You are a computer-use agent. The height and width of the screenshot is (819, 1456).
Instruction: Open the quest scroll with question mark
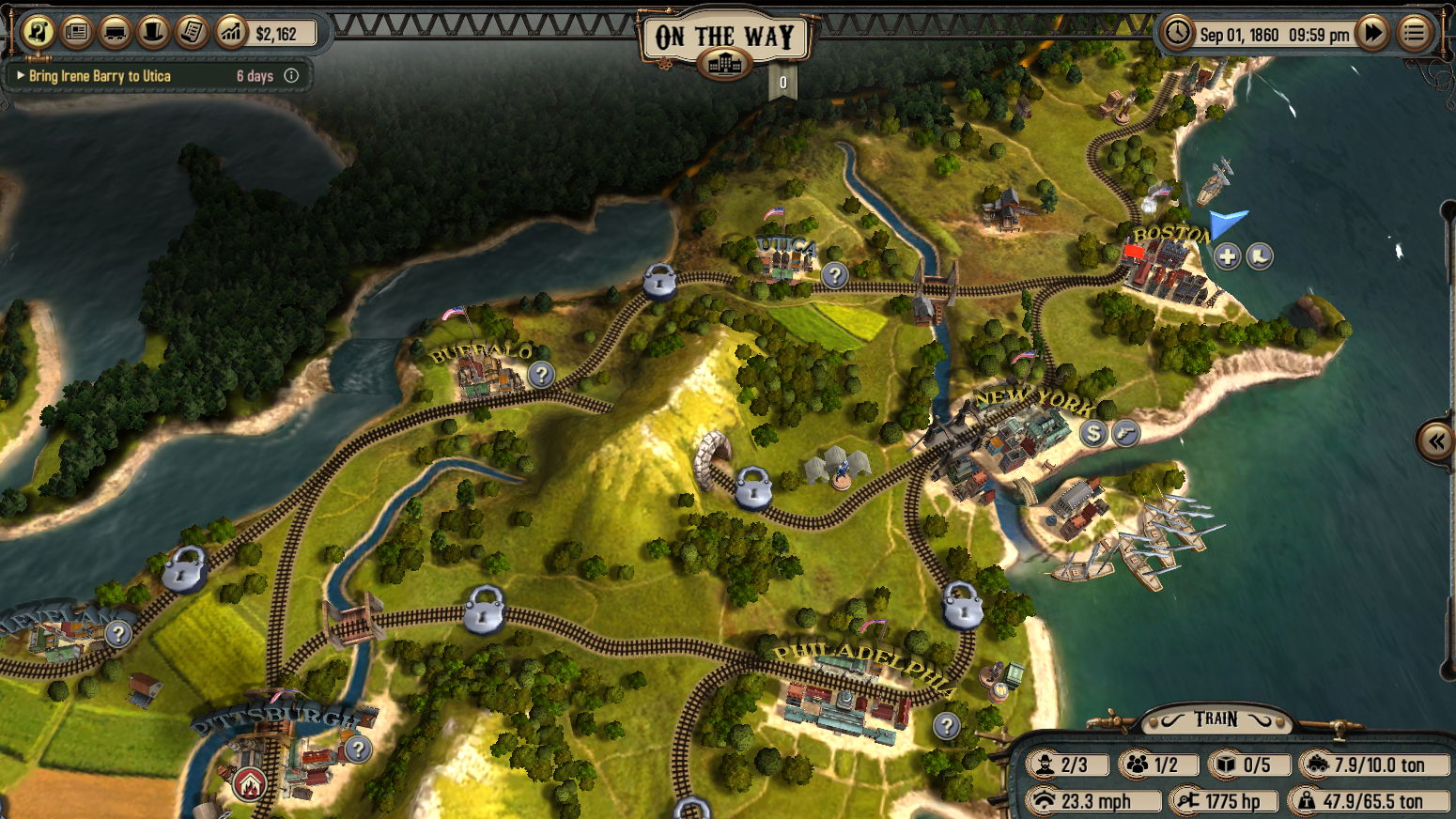pyautogui.click(x=38, y=33)
